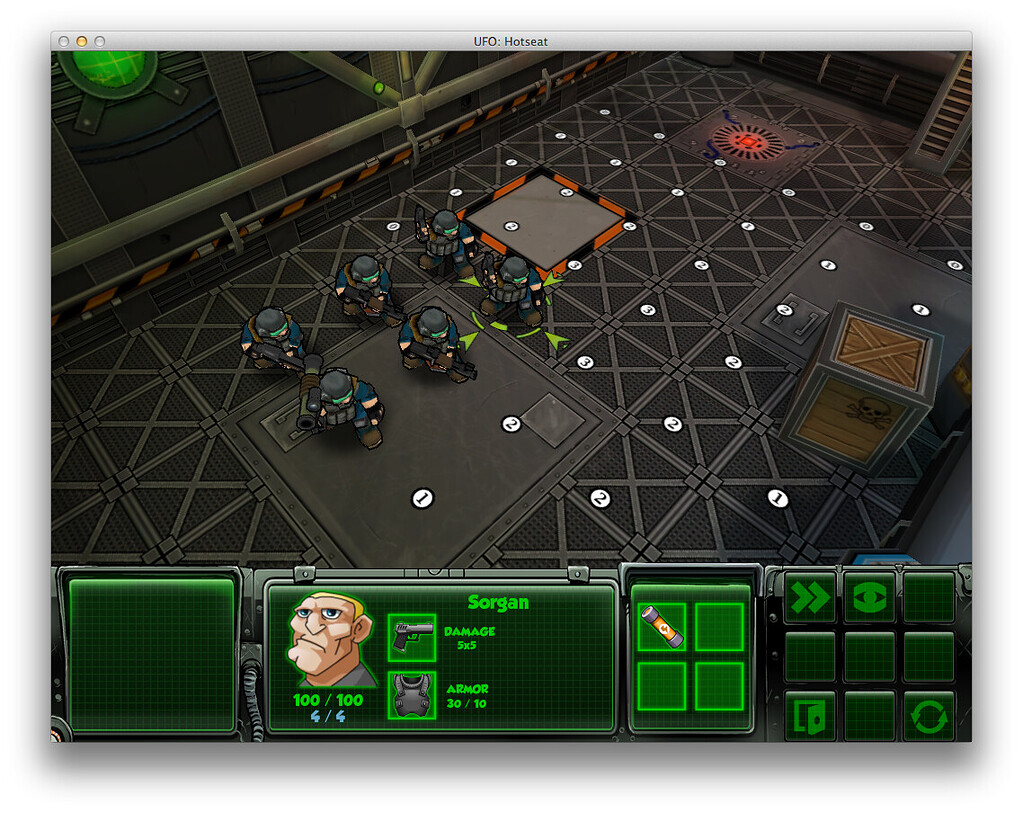Click Sorgan's character portrait
The image size is (1023, 813).
coord(330,640)
